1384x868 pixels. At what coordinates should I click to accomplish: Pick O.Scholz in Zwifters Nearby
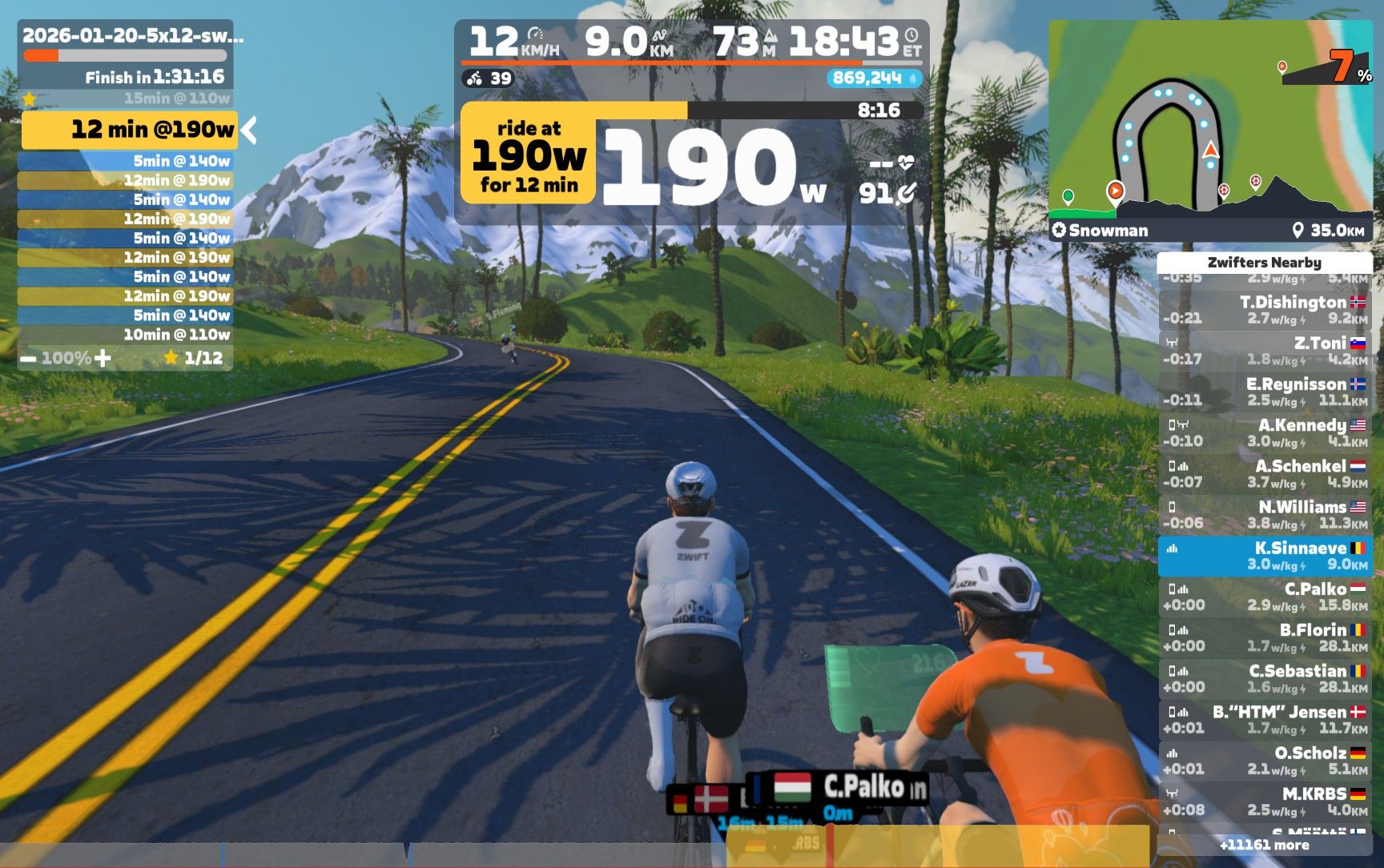[1265, 761]
